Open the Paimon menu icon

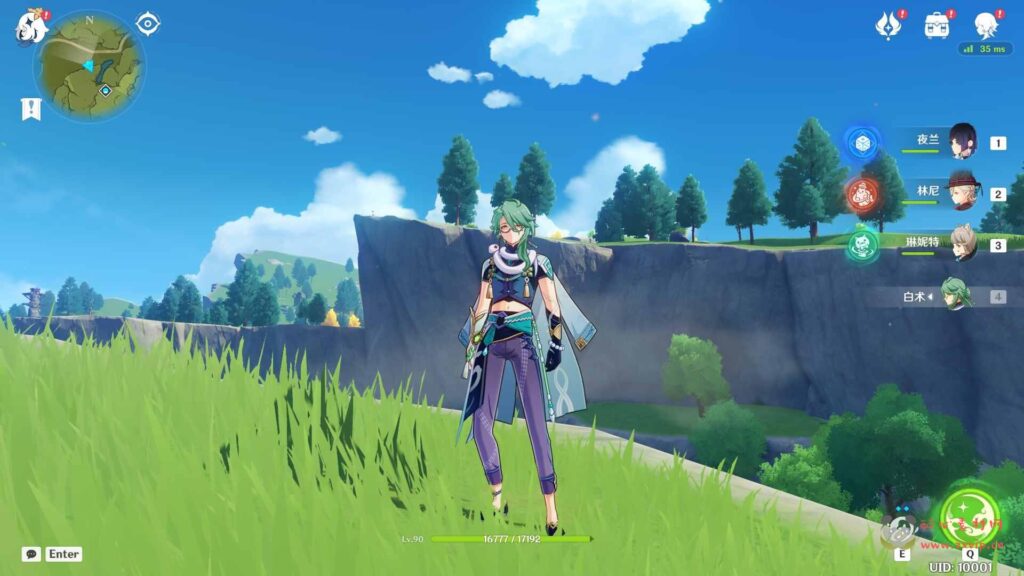point(30,27)
